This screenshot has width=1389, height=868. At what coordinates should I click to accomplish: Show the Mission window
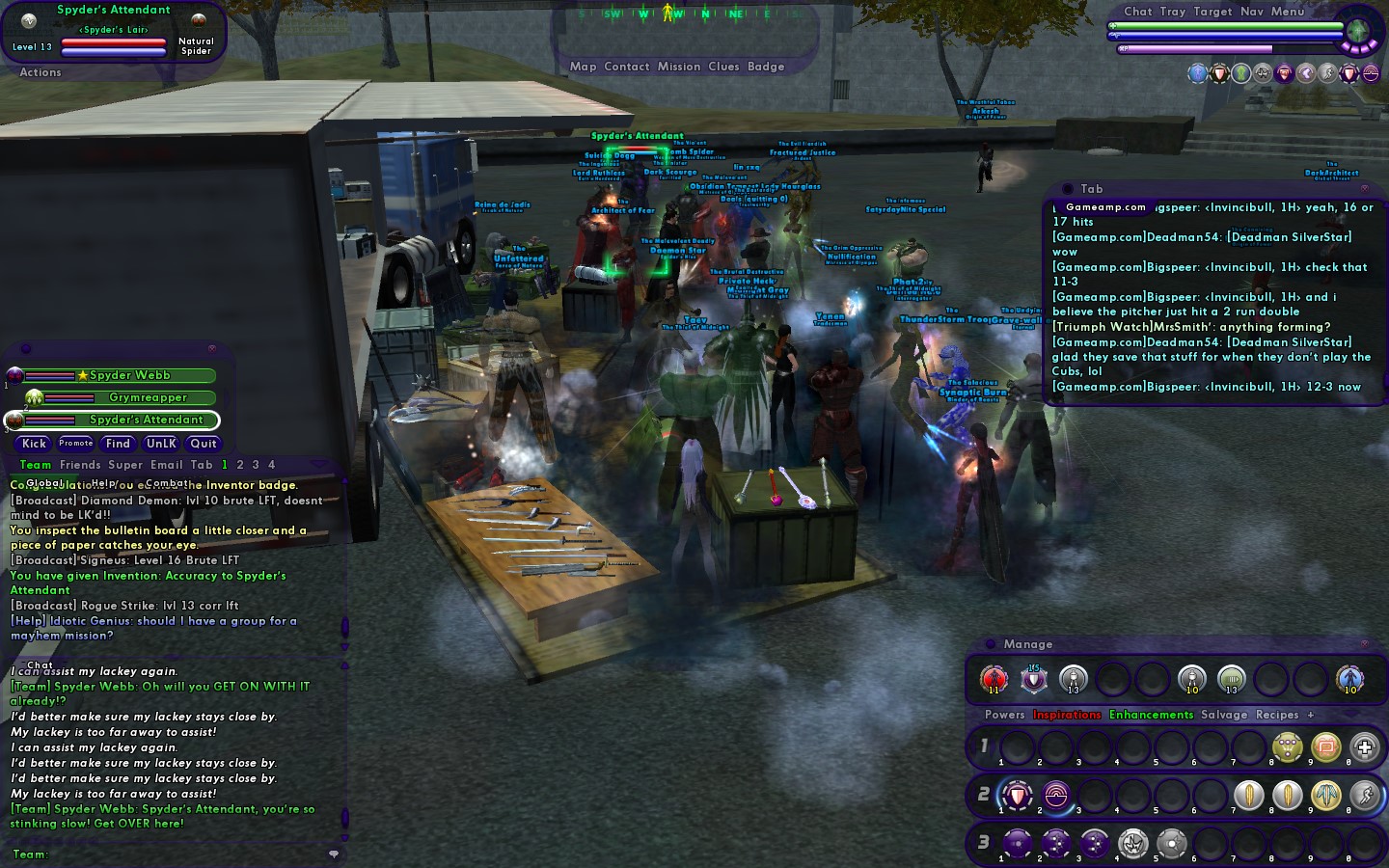679,67
